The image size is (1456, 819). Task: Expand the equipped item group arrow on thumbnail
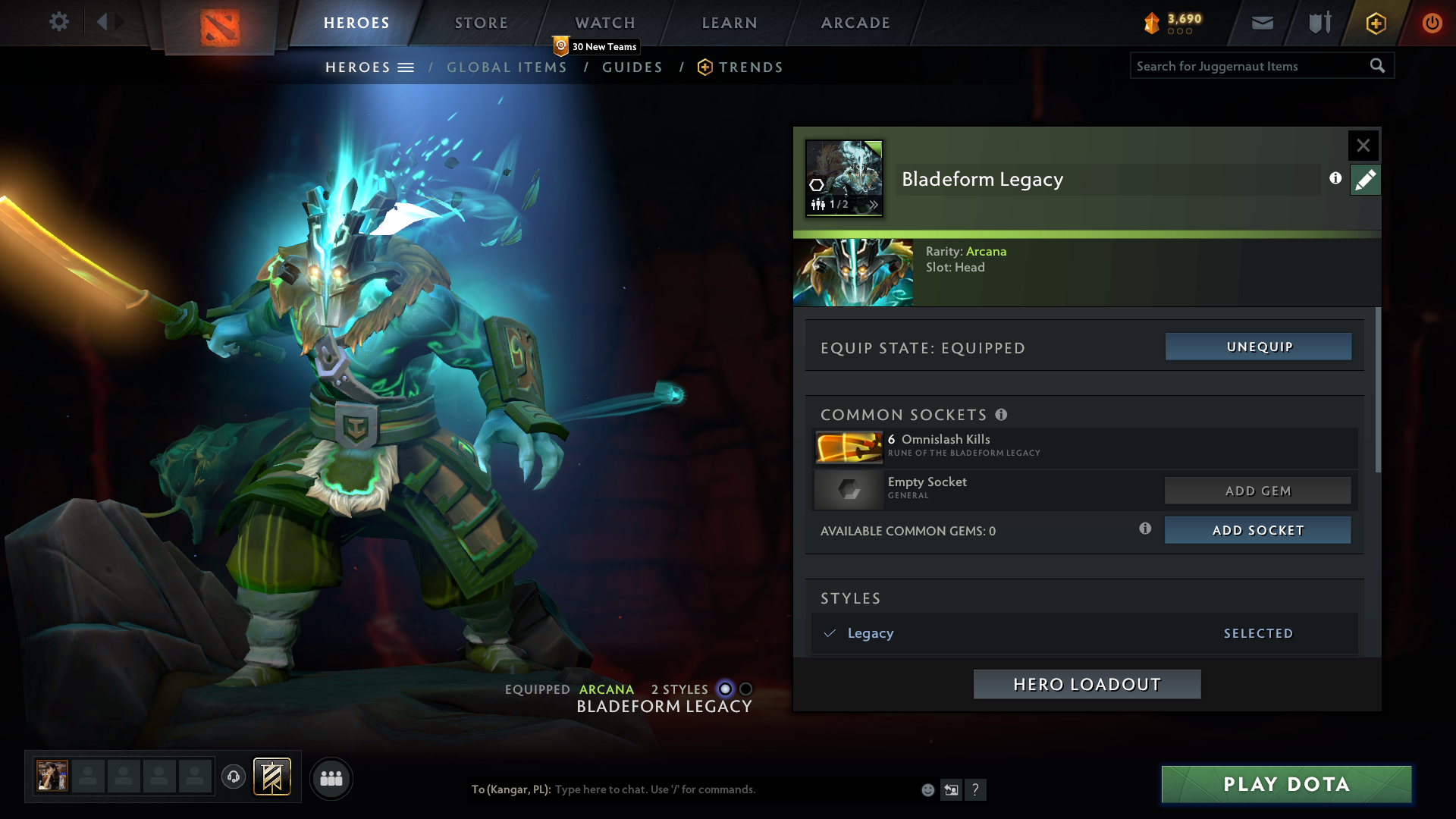[876, 204]
